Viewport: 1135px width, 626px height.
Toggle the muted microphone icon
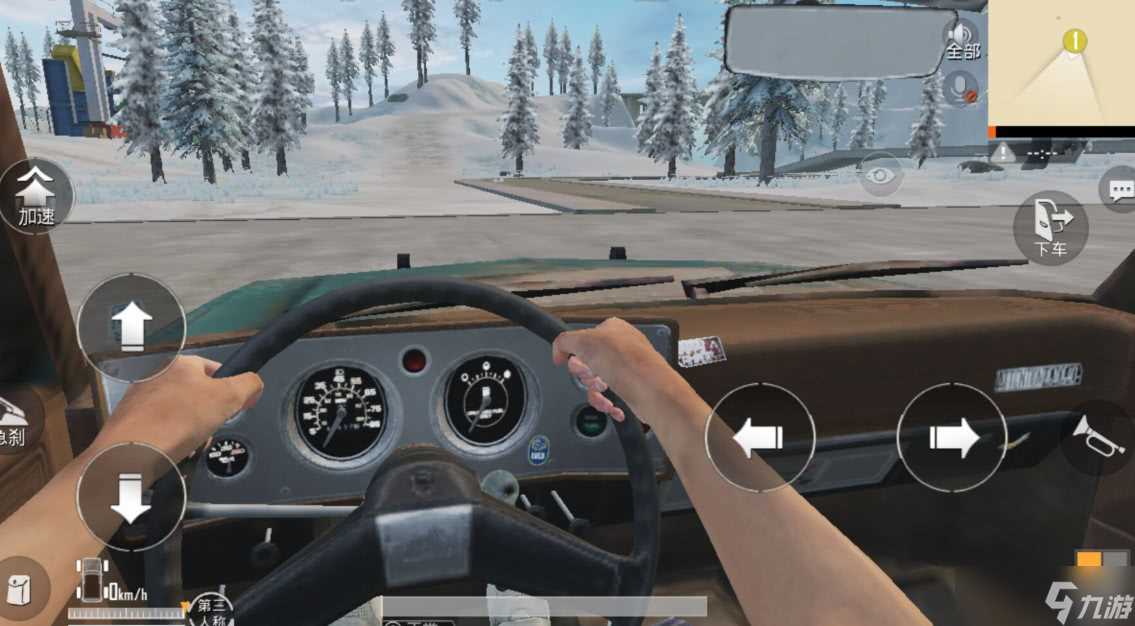coord(964,86)
